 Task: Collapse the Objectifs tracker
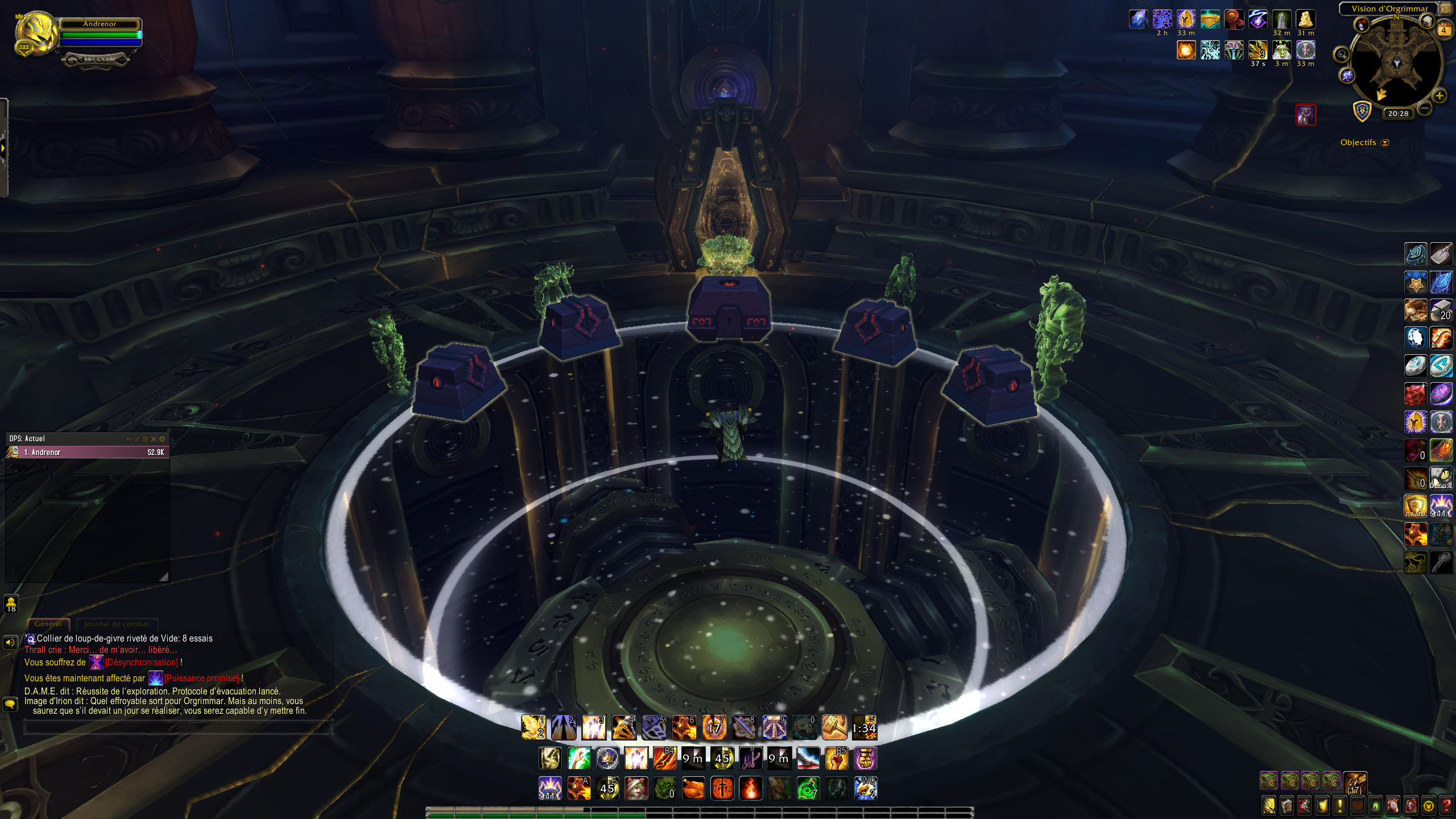(x=1385, y=143)
